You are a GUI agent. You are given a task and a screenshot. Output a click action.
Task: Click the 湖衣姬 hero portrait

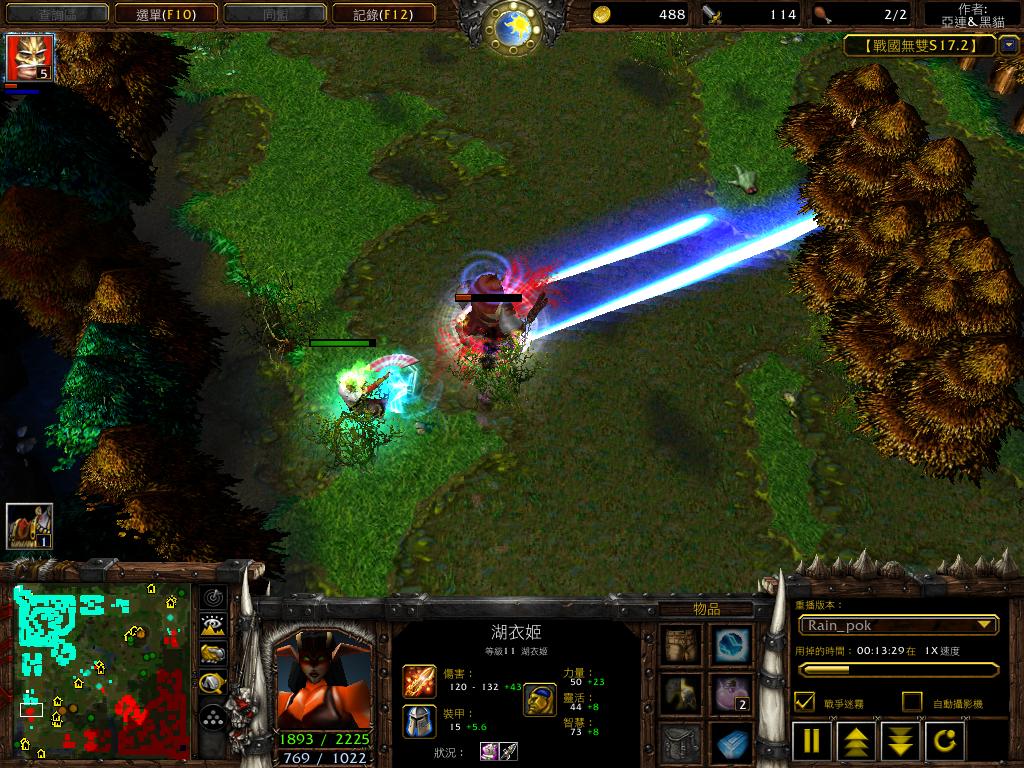pos(322,681)
